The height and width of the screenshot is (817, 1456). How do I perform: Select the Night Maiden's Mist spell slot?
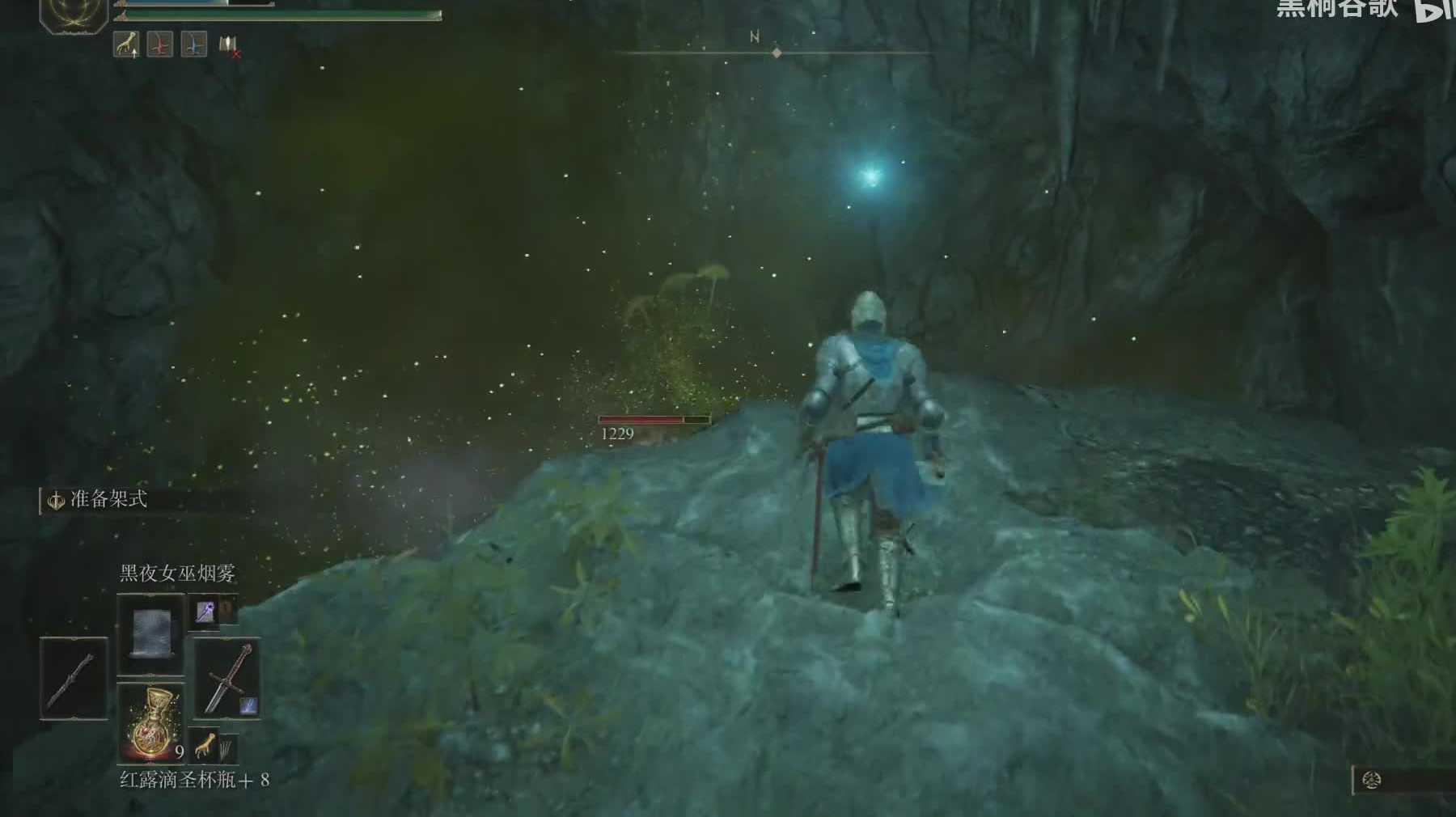[150, 633]
